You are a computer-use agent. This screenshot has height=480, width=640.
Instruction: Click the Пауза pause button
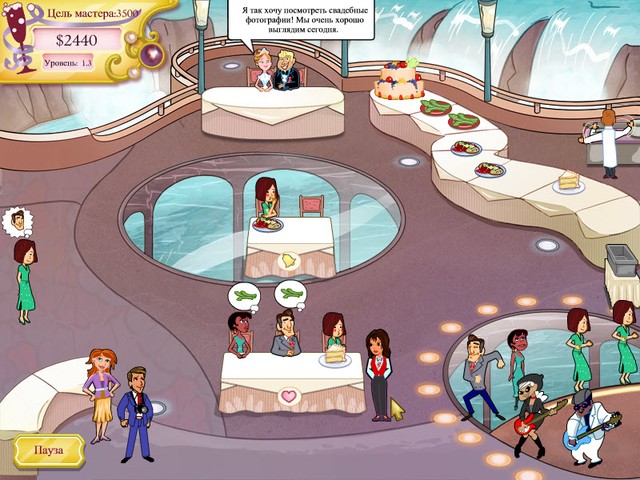(x=49, y=451)
